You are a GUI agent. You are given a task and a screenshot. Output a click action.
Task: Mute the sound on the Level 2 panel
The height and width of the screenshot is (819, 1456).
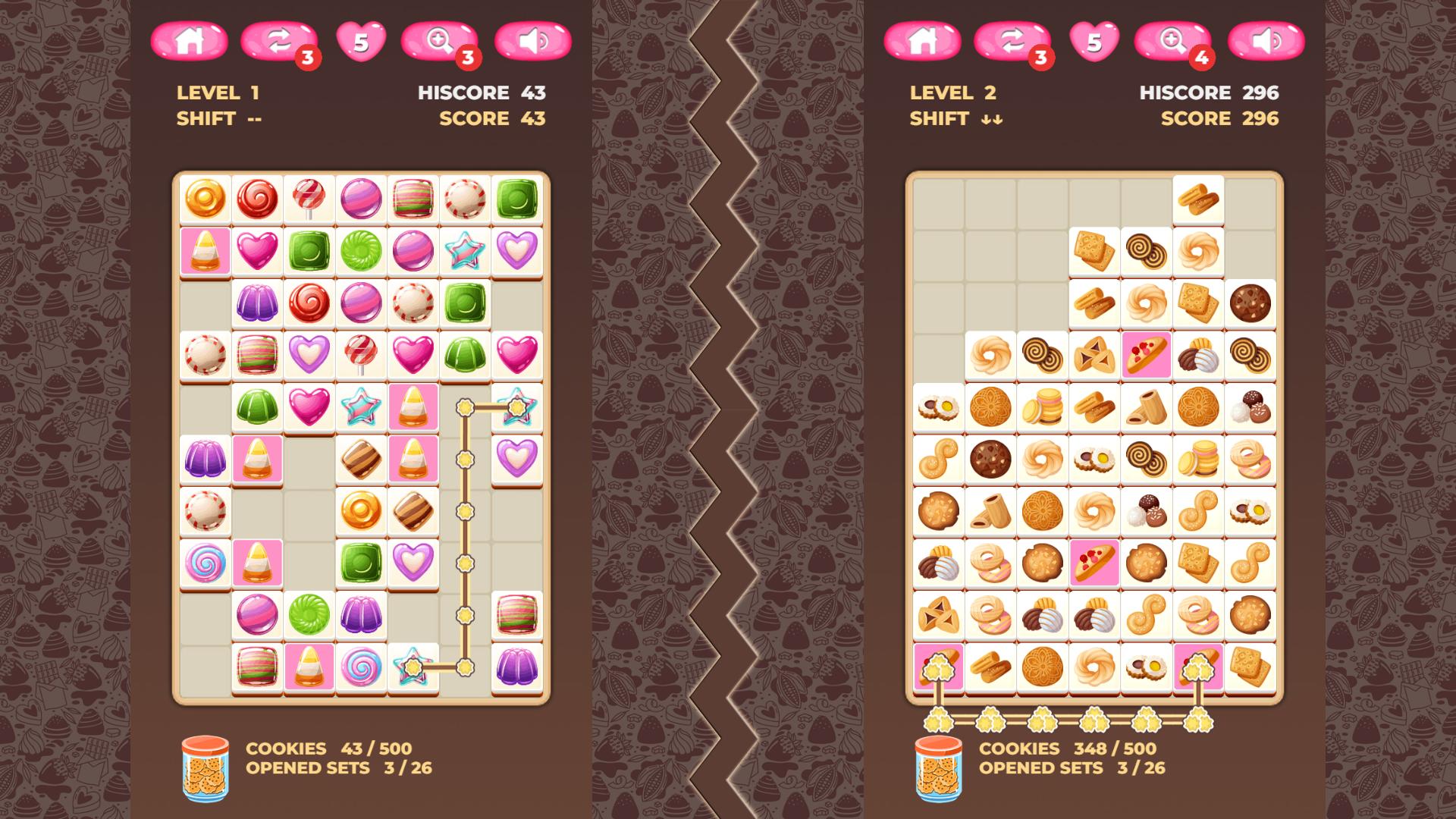[1267, 42]
